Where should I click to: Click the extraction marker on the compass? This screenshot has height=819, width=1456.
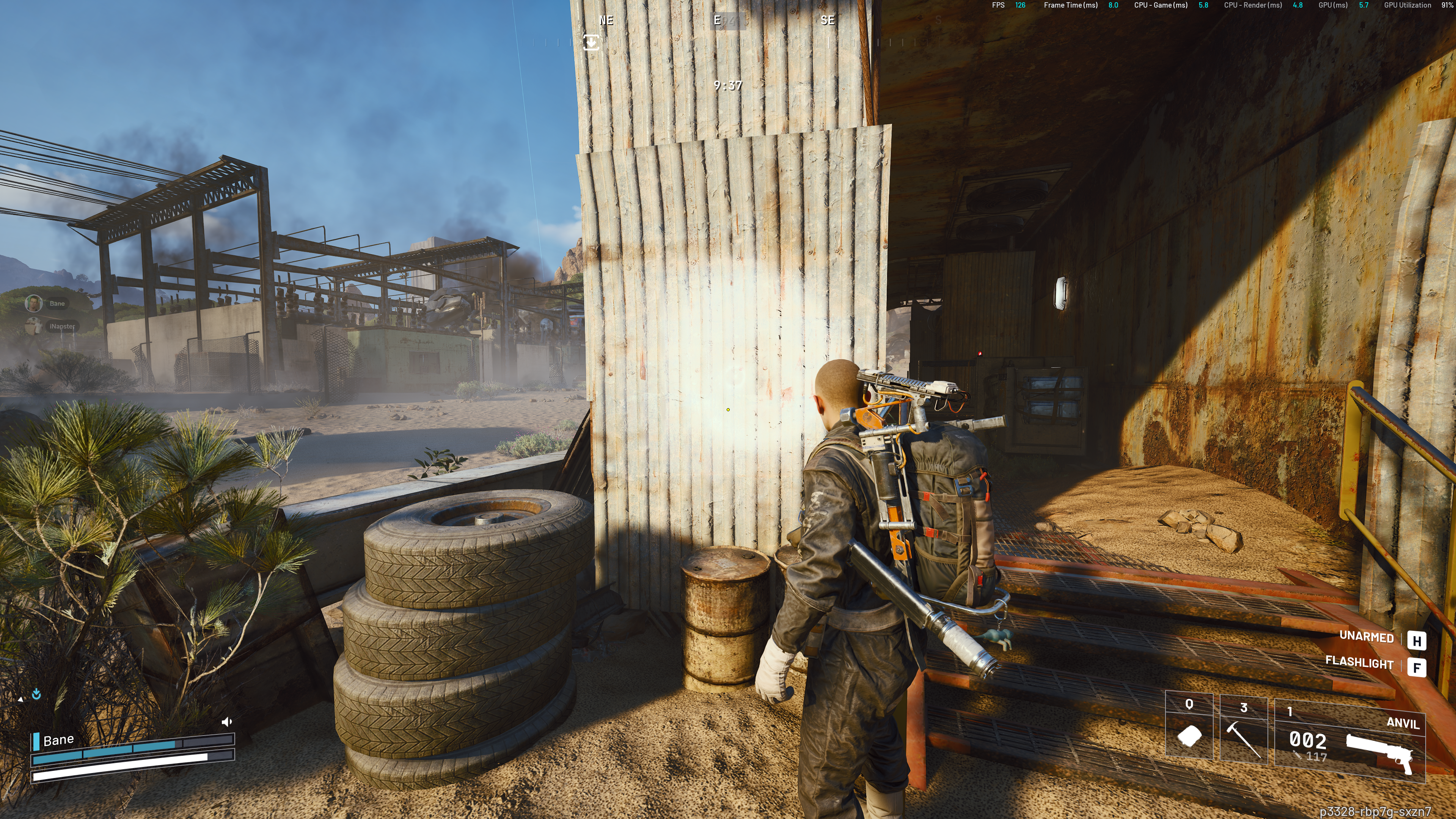pyautogui.click(x=591, y=42)
